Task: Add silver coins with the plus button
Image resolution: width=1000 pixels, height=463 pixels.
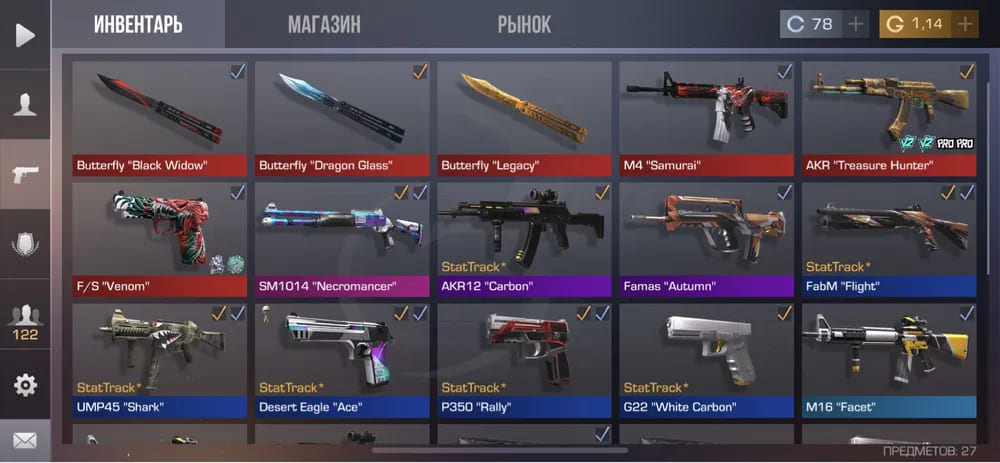Action: [855, 24]
